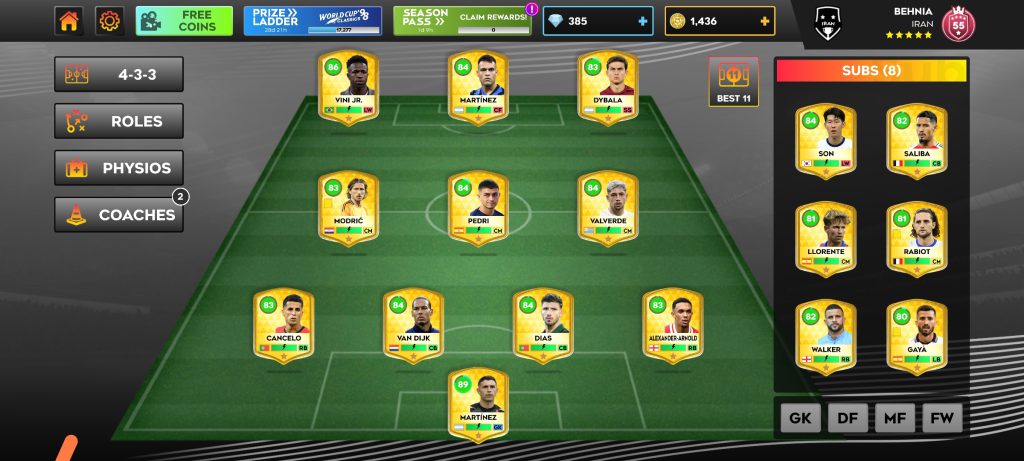Viewport: 1024px width, 461px height.
Task: Open Season Pass rewards
Action: pyautogui.click(x=463, y=21)
